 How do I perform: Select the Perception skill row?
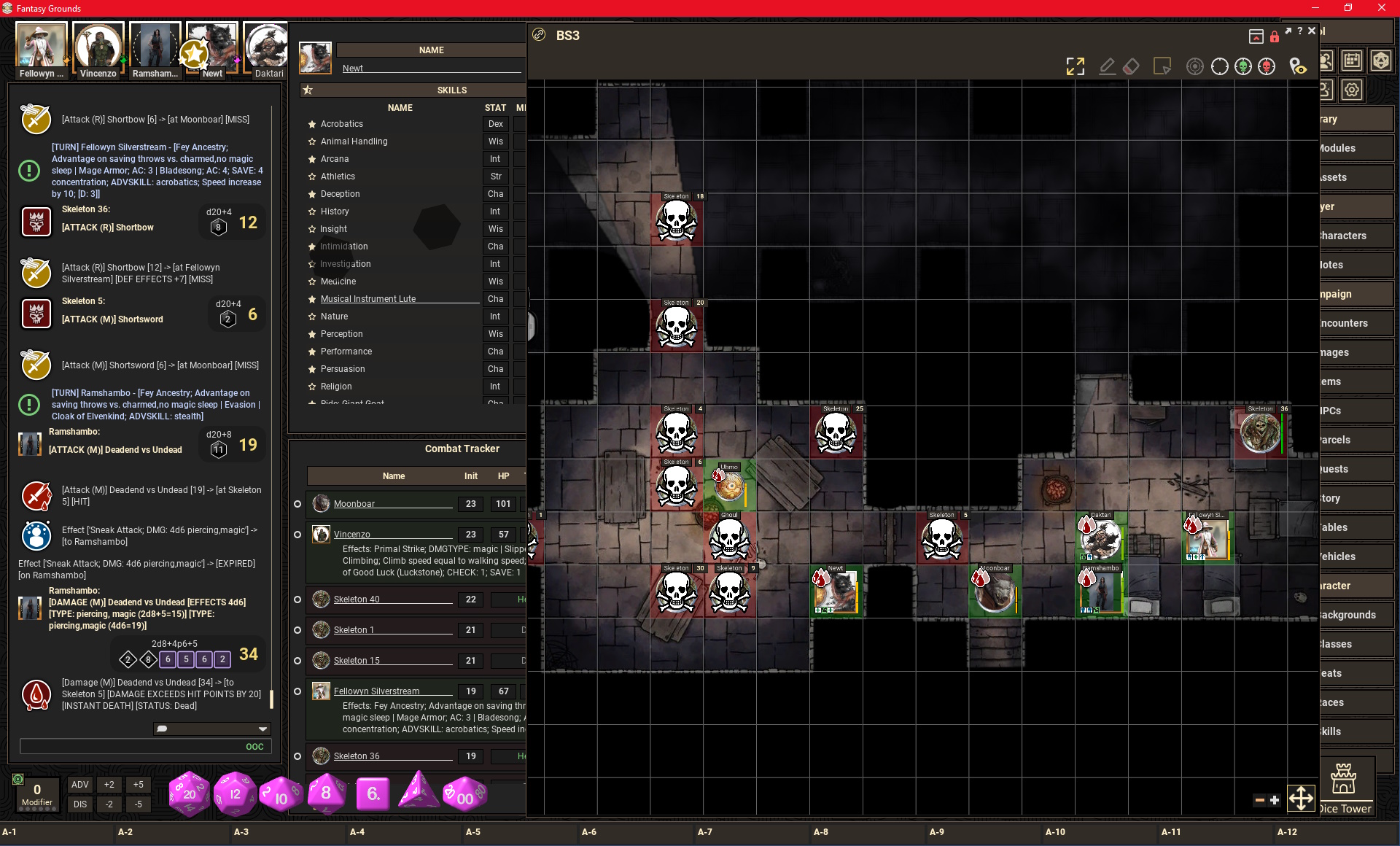341,334
